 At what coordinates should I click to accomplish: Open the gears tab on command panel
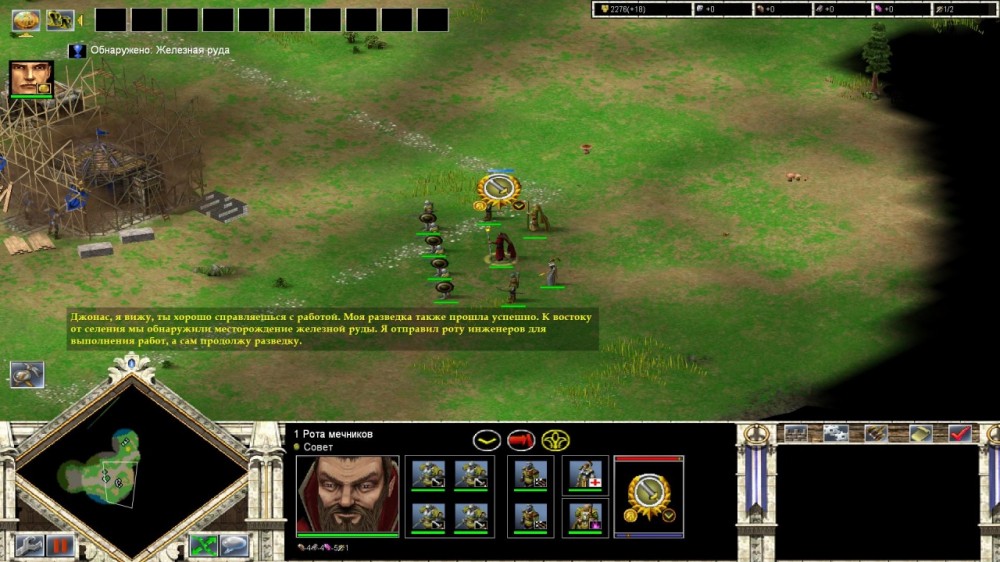[836, 433]
